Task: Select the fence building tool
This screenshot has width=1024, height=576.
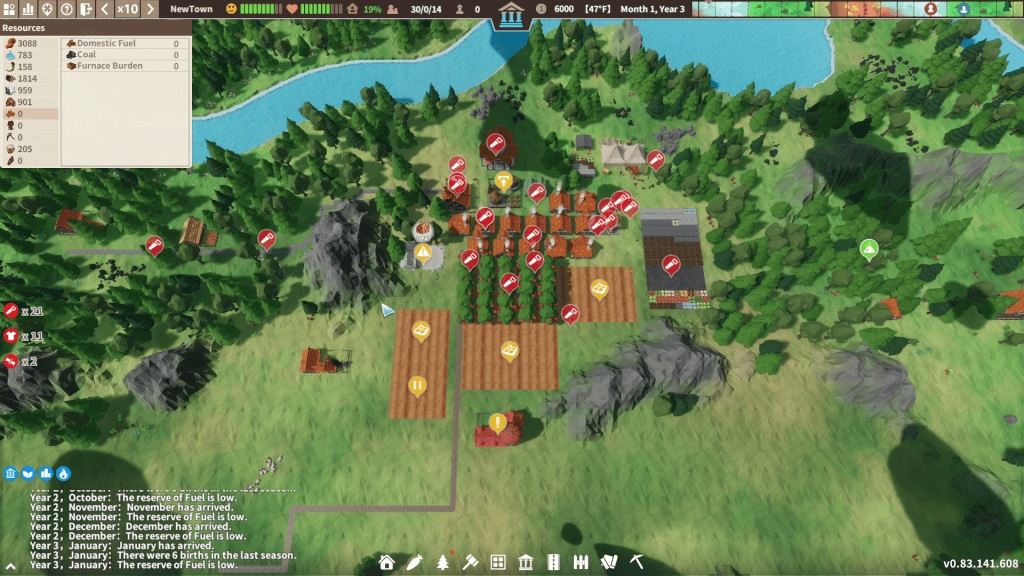Action: coord(581,562)
